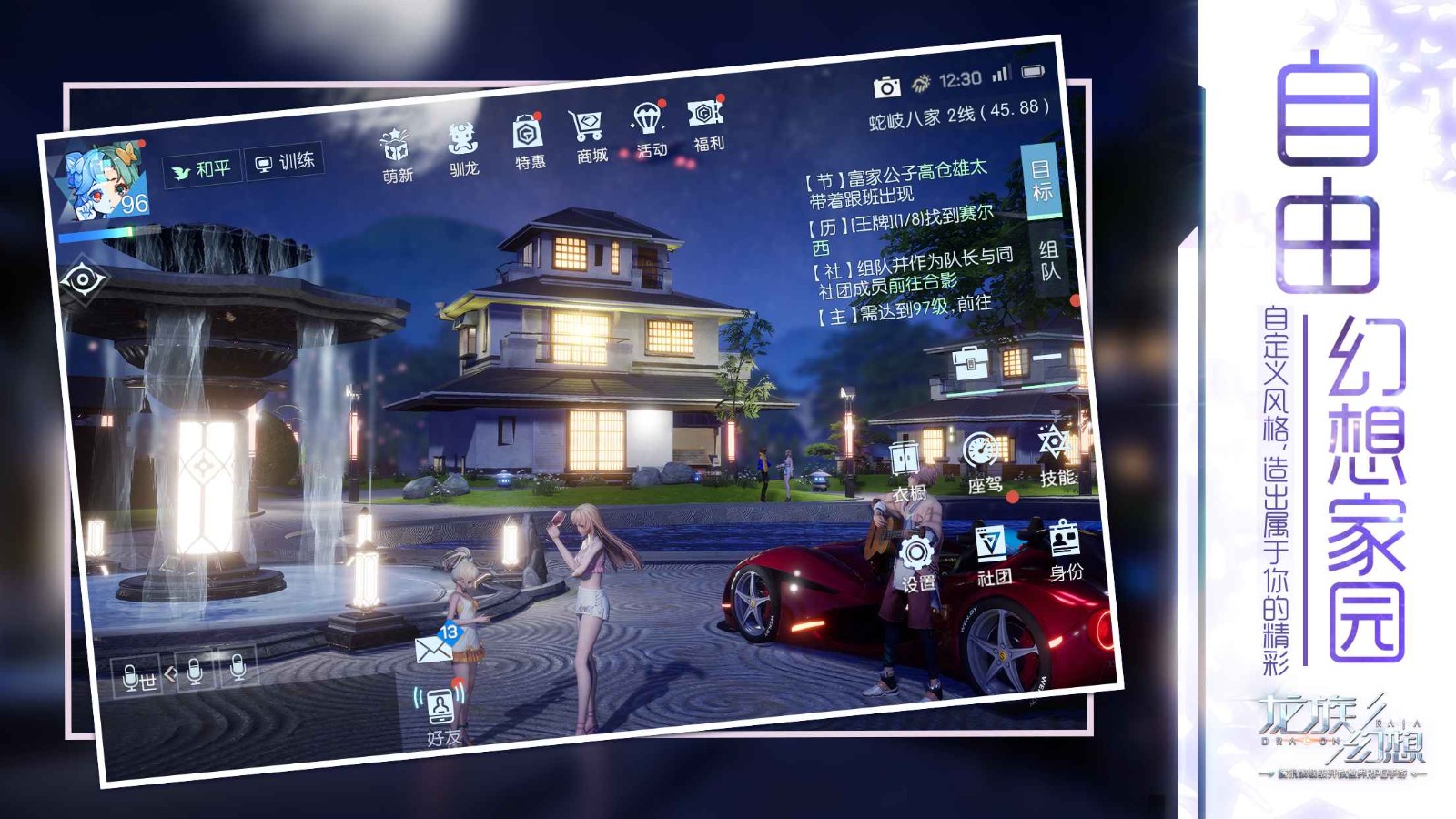Open the 社团 club menu
This screenshot has width=1456, height=819.
(x=992, y=553)
